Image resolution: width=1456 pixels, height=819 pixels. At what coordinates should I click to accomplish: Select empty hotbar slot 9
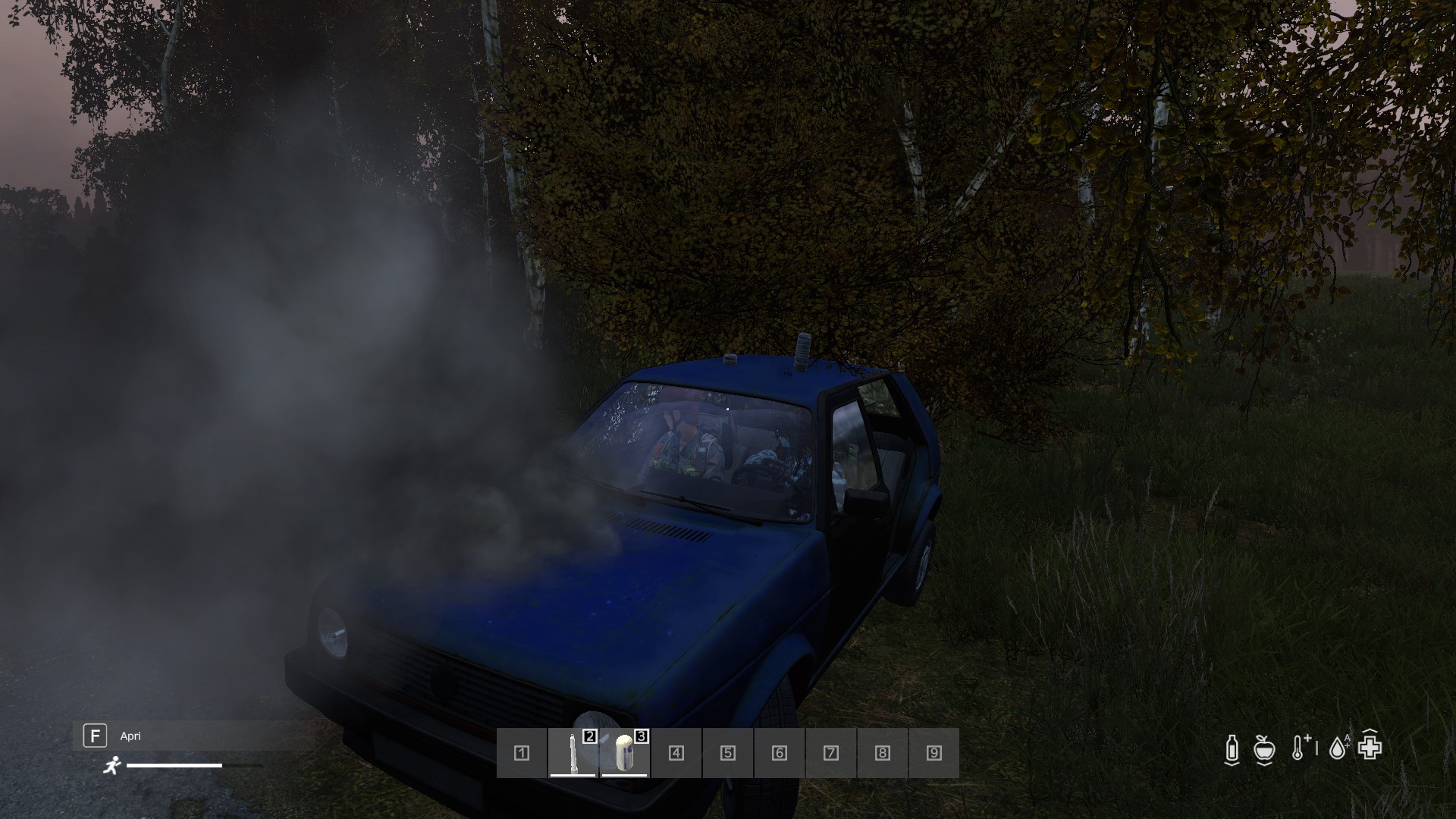[934, 753]
